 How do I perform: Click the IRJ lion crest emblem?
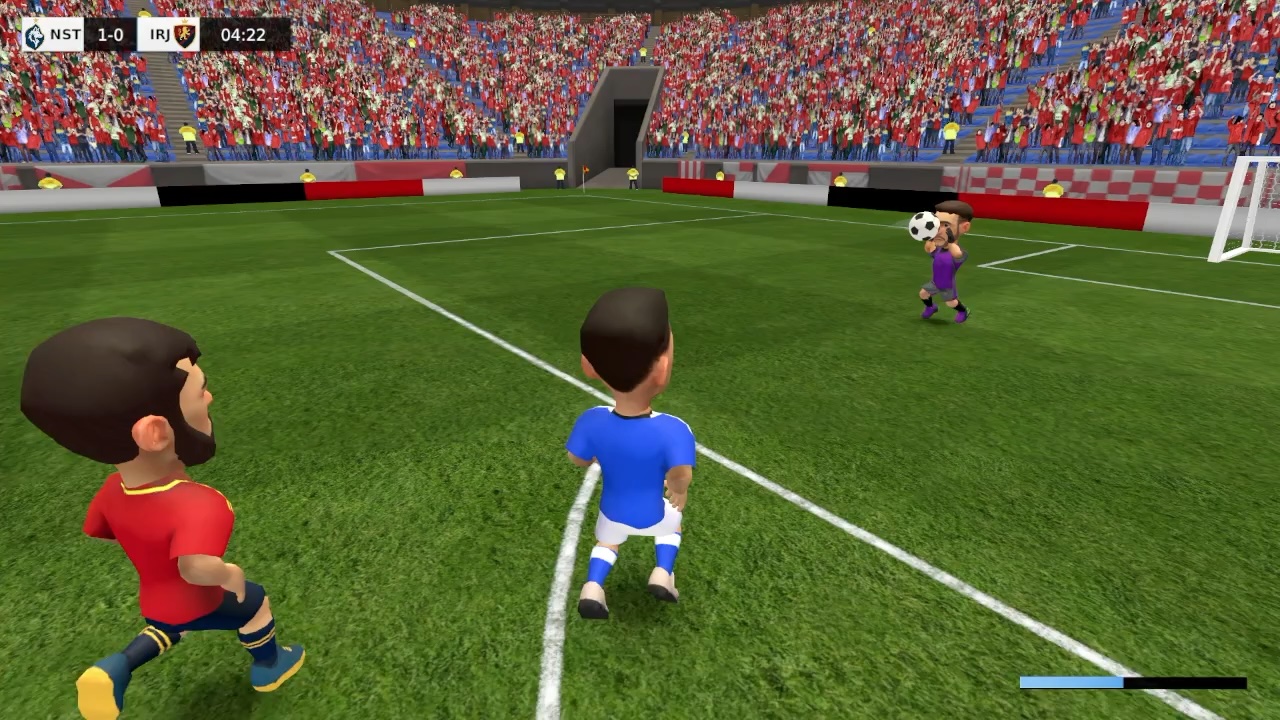click(x=184, y=35)
